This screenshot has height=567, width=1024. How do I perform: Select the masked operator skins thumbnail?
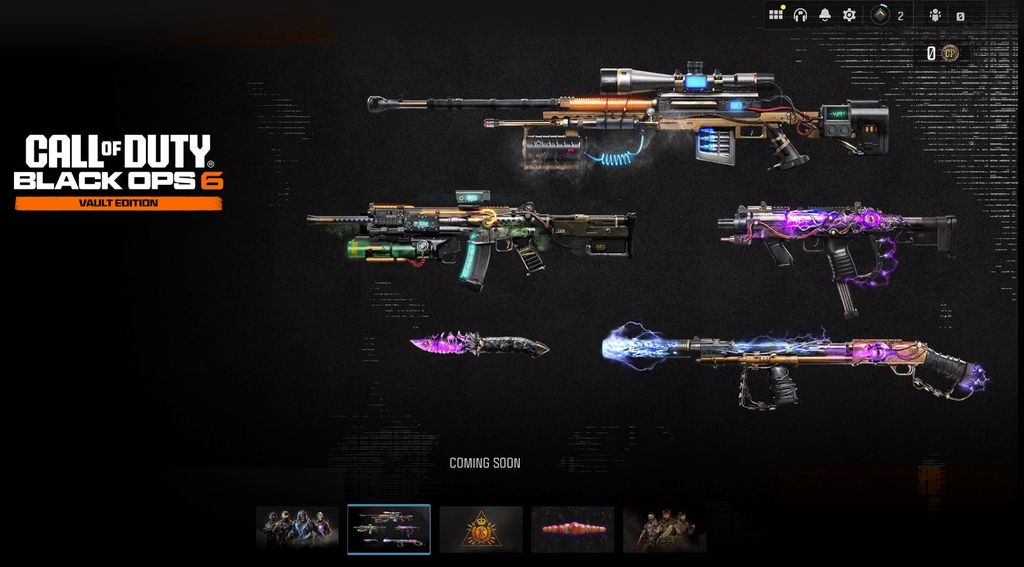click(297, 529)
